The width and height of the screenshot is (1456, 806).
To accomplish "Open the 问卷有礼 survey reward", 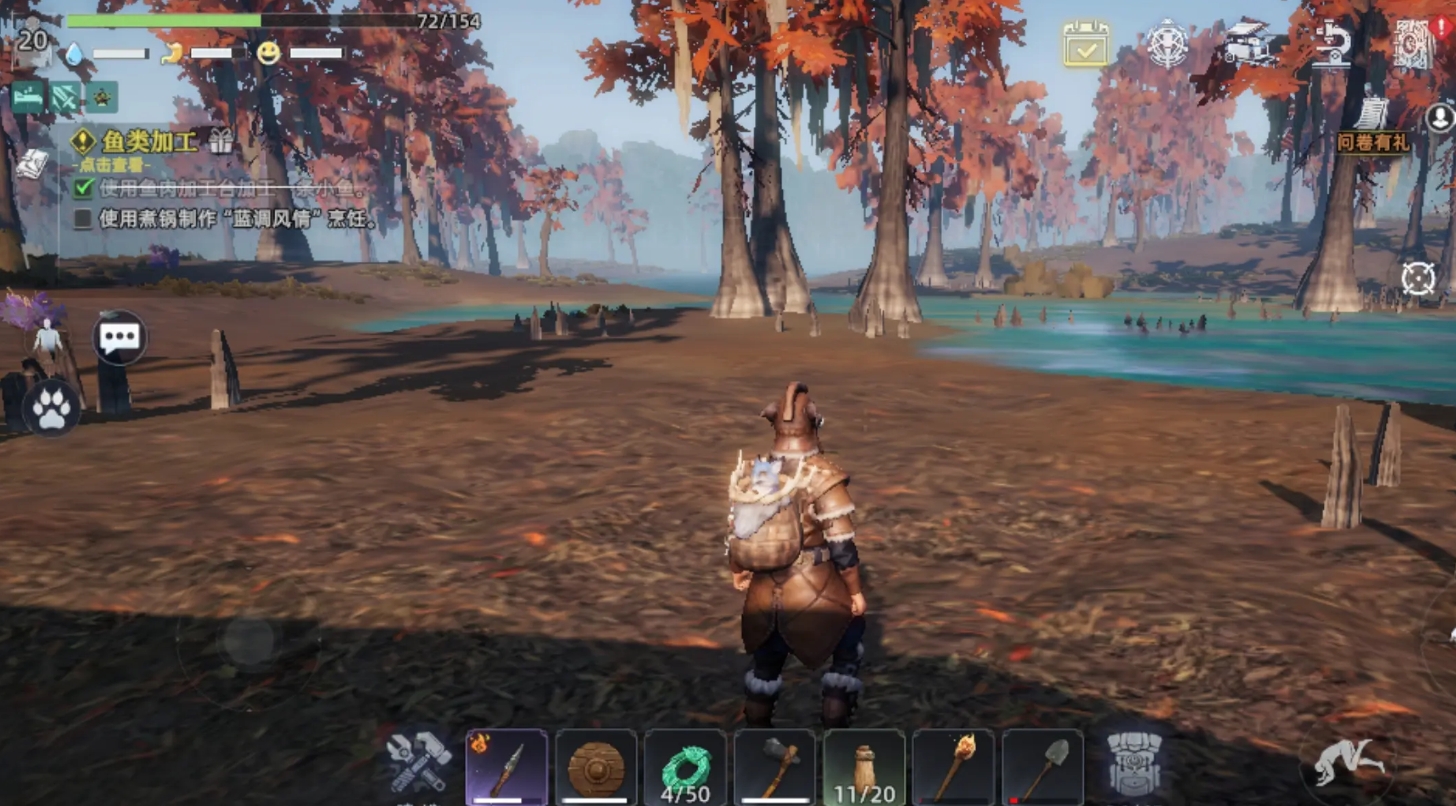I will [1372, 127].
